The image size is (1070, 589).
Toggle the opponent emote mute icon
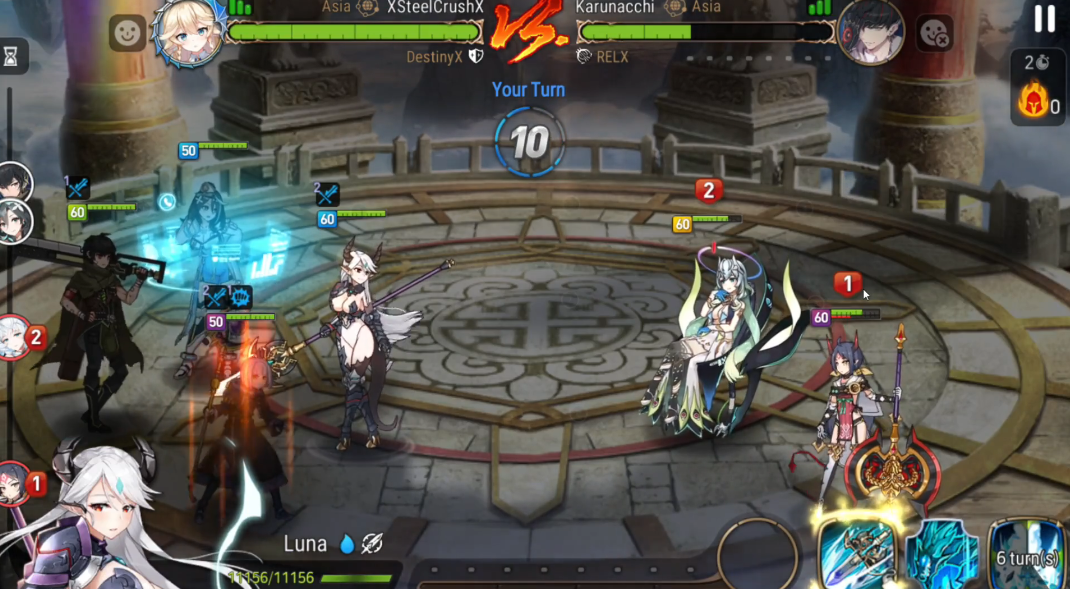coord(935,34)
